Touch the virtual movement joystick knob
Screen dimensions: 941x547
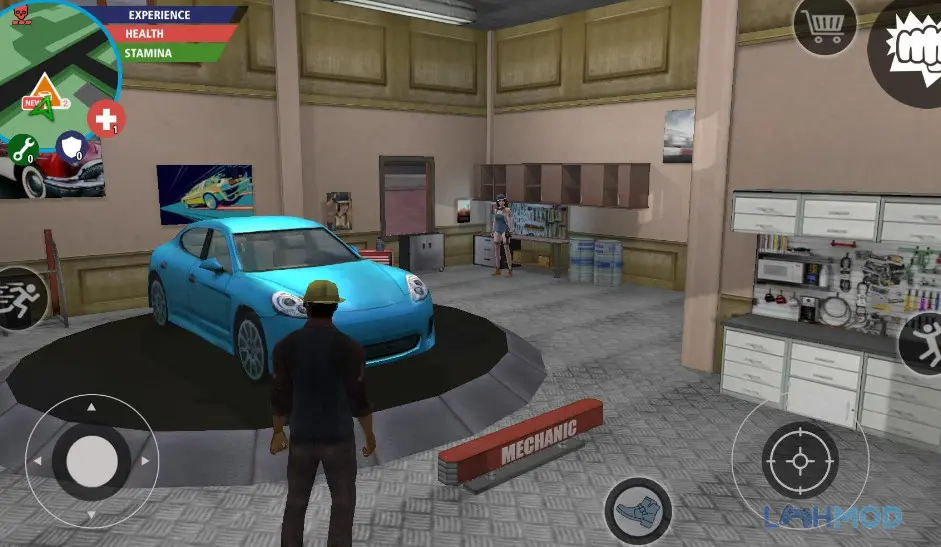(x=92, y=461)
